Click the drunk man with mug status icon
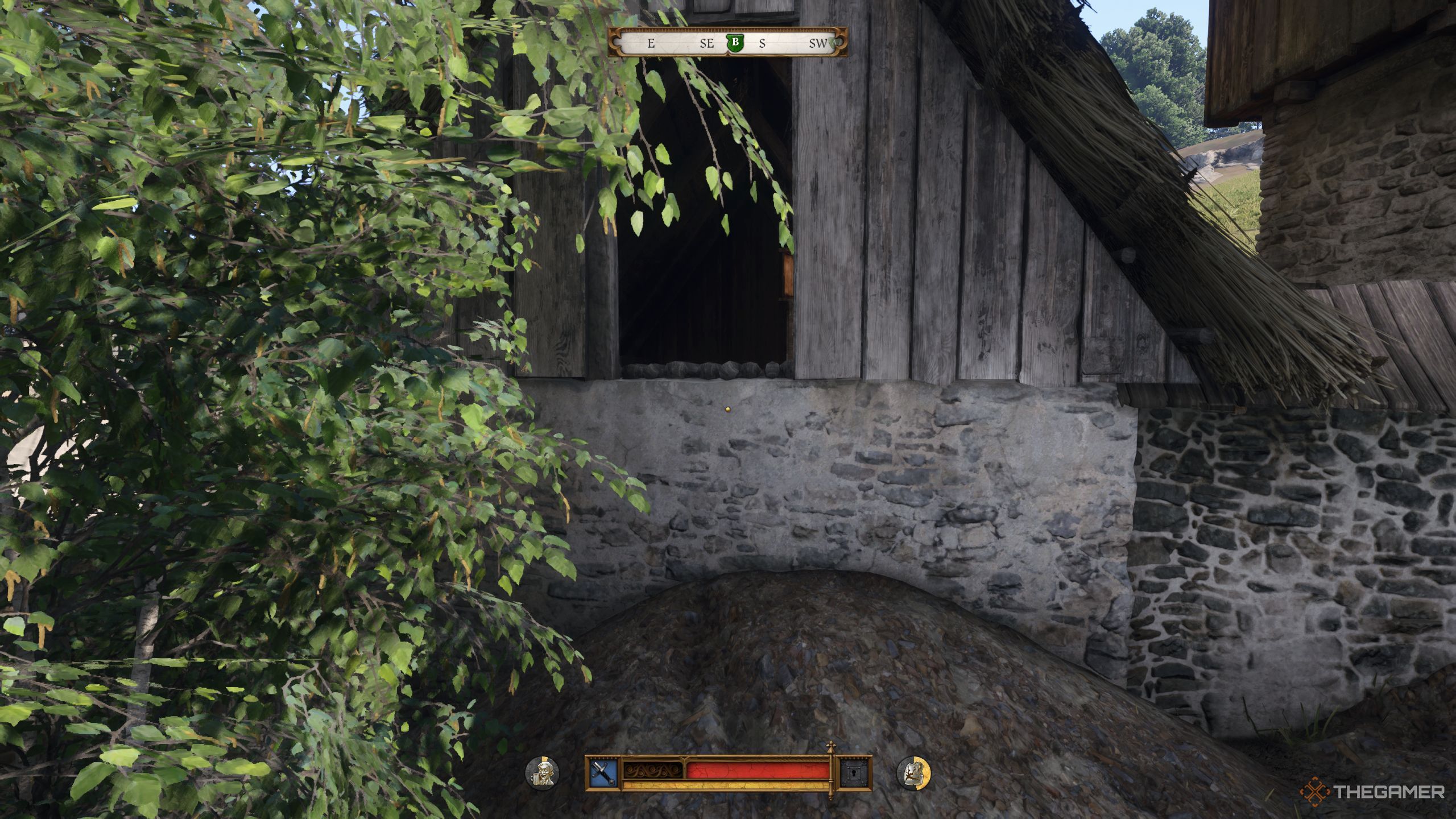 click(542, 773)
